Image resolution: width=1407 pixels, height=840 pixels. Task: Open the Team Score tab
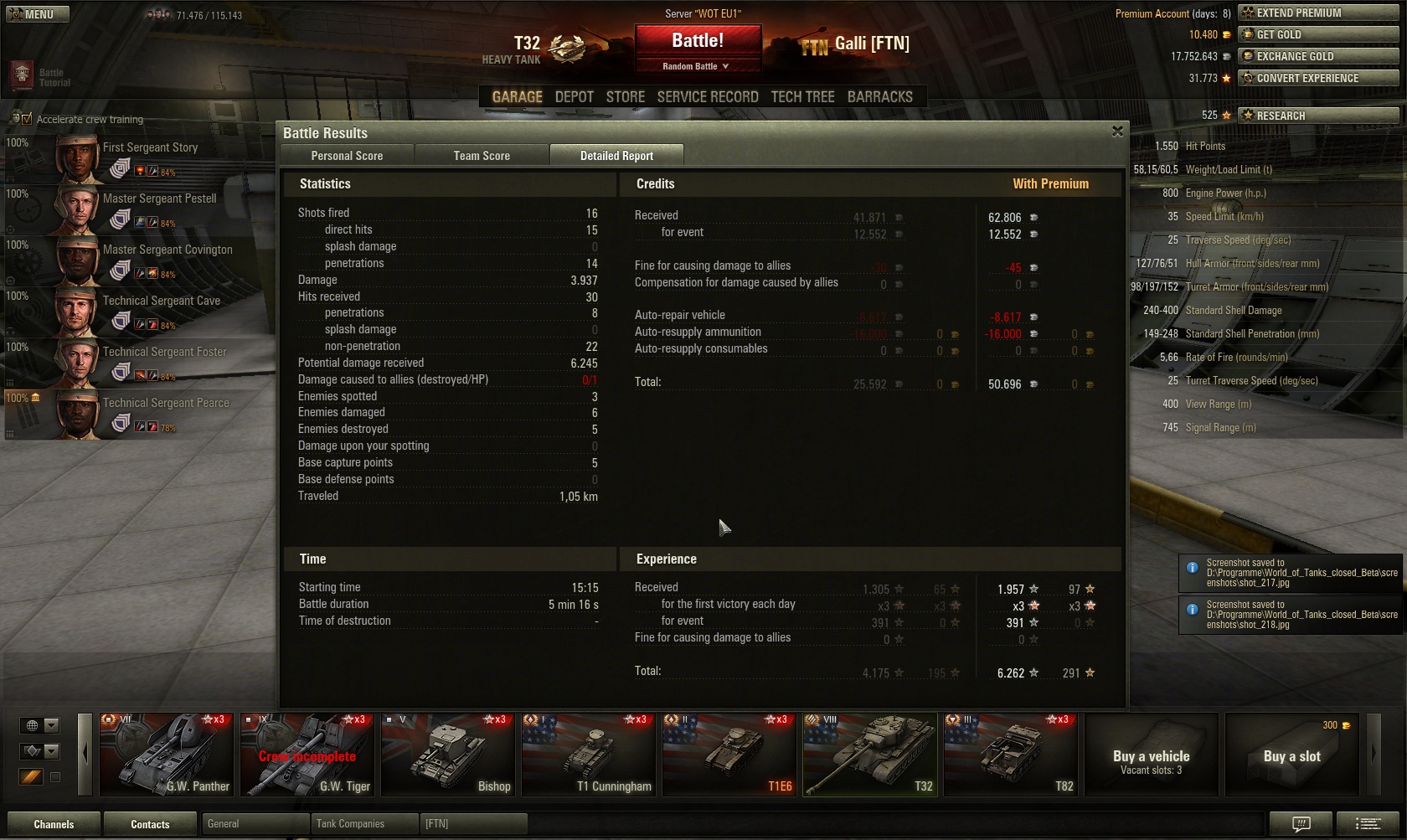click(482, 156)
